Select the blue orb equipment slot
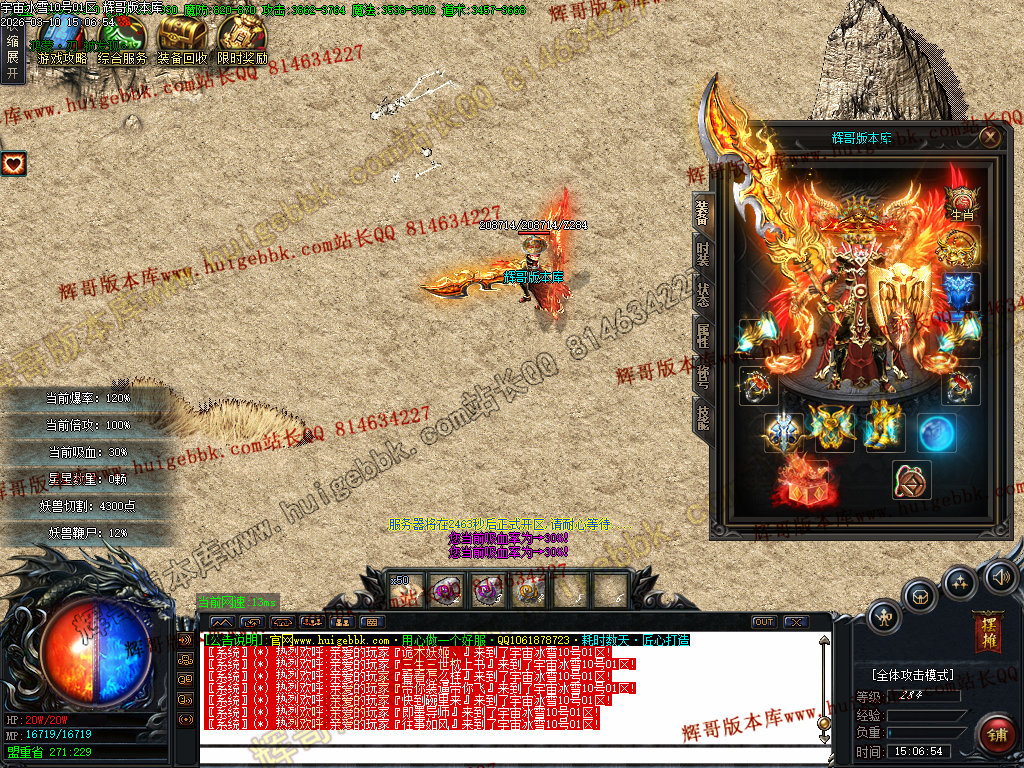 coord(937,433)
